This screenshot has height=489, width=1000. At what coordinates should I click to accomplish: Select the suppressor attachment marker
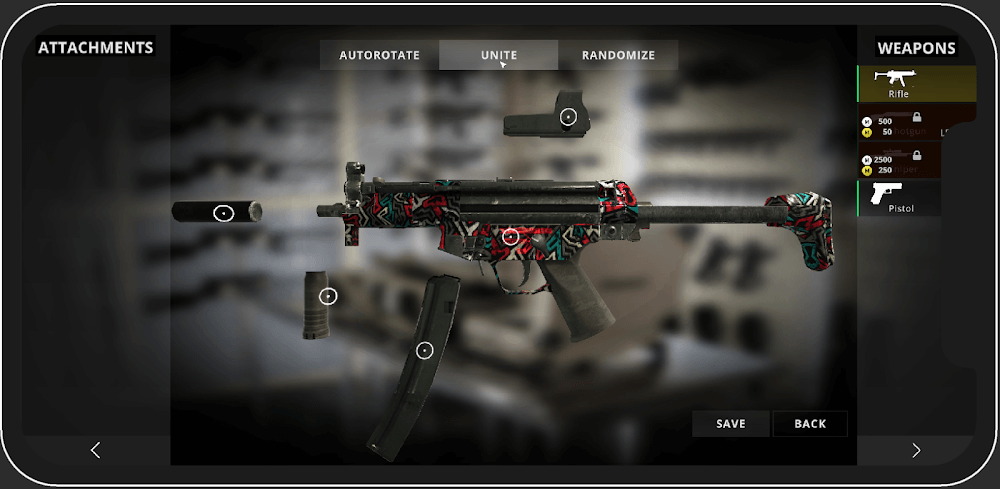223,213
